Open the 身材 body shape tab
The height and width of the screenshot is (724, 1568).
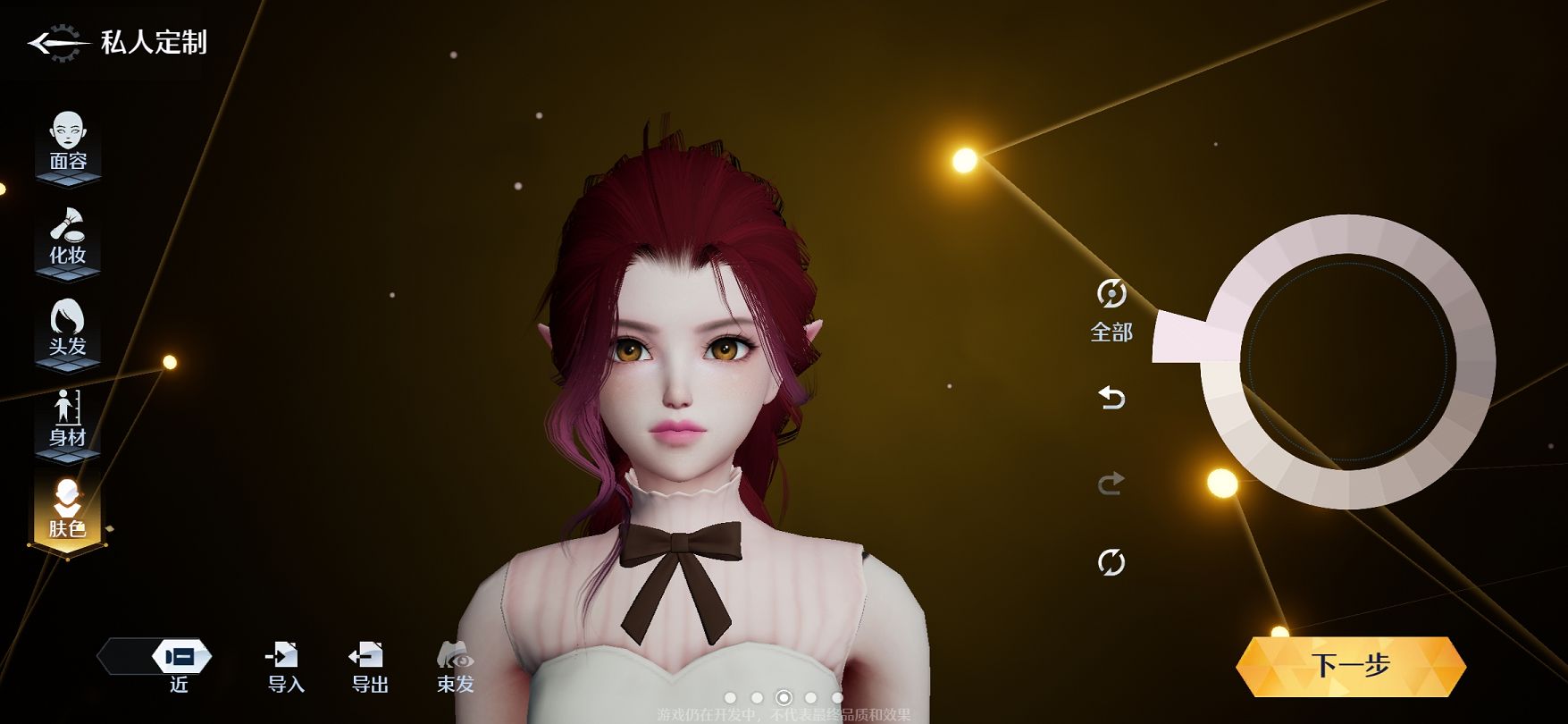[x=68, y=420]
